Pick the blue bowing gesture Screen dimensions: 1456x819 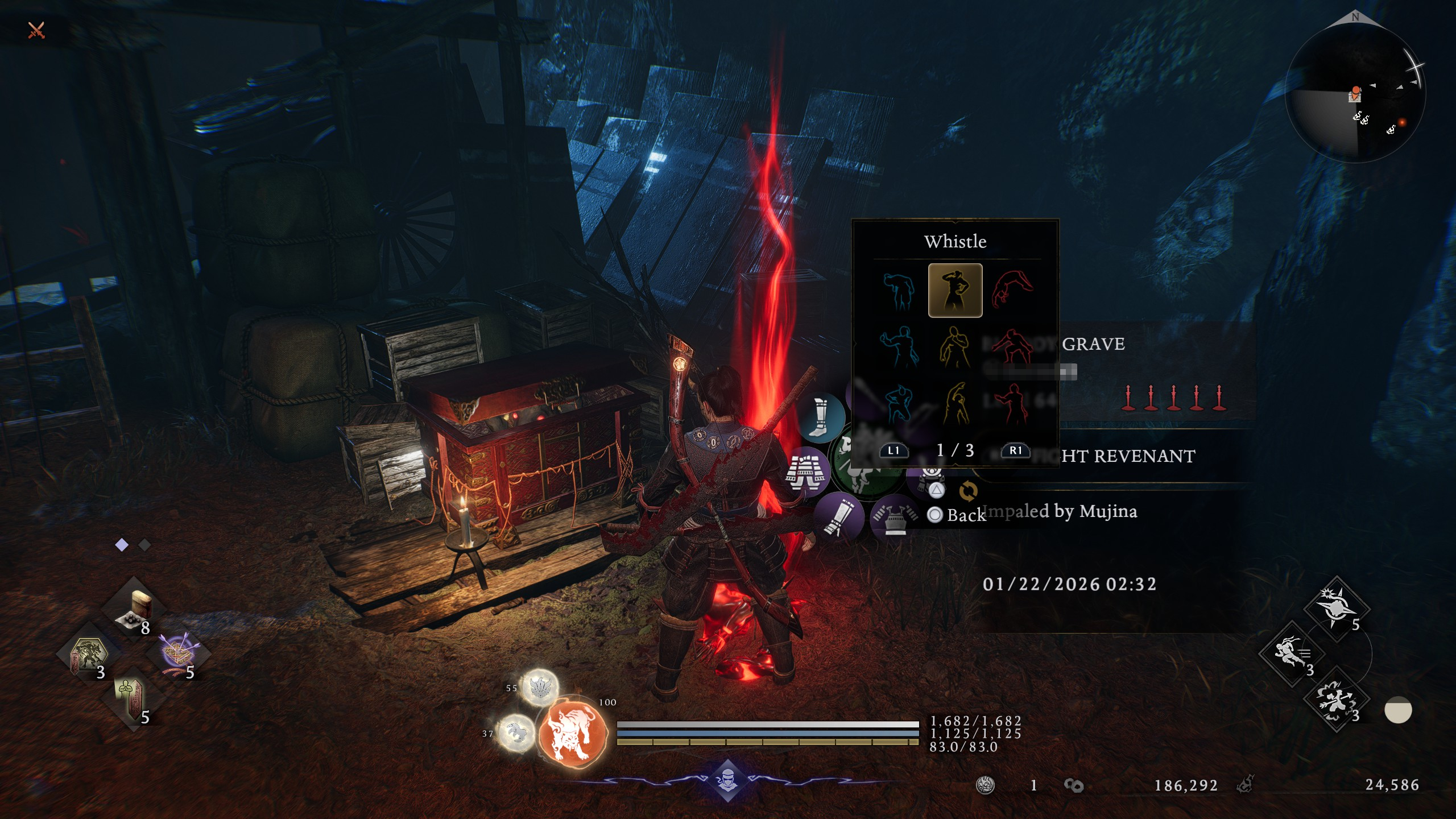coord(899,290)
